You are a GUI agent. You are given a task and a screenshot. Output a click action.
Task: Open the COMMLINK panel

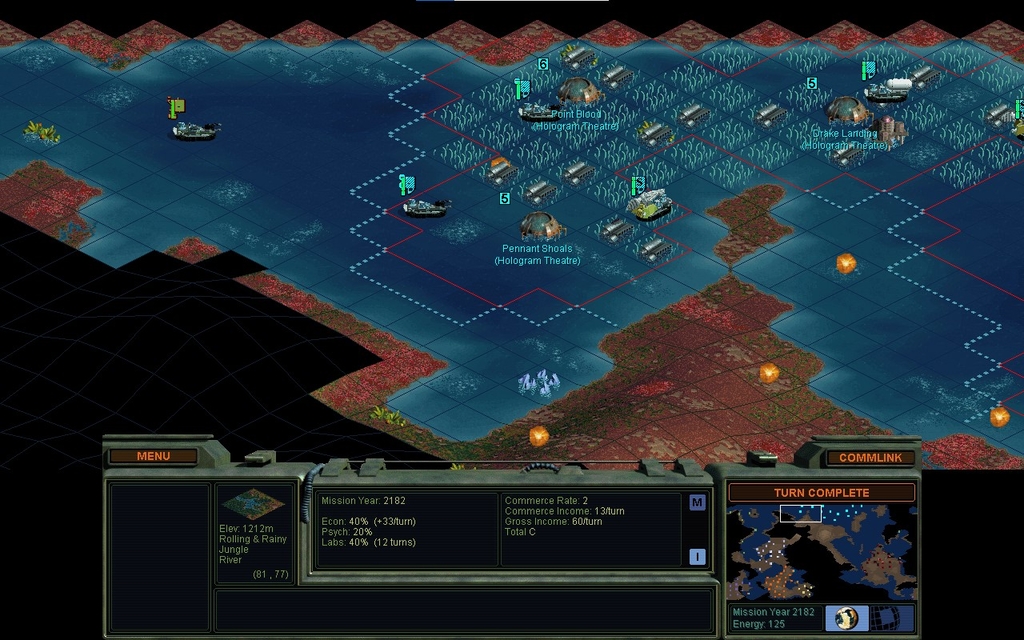click(x=870, y=457)
